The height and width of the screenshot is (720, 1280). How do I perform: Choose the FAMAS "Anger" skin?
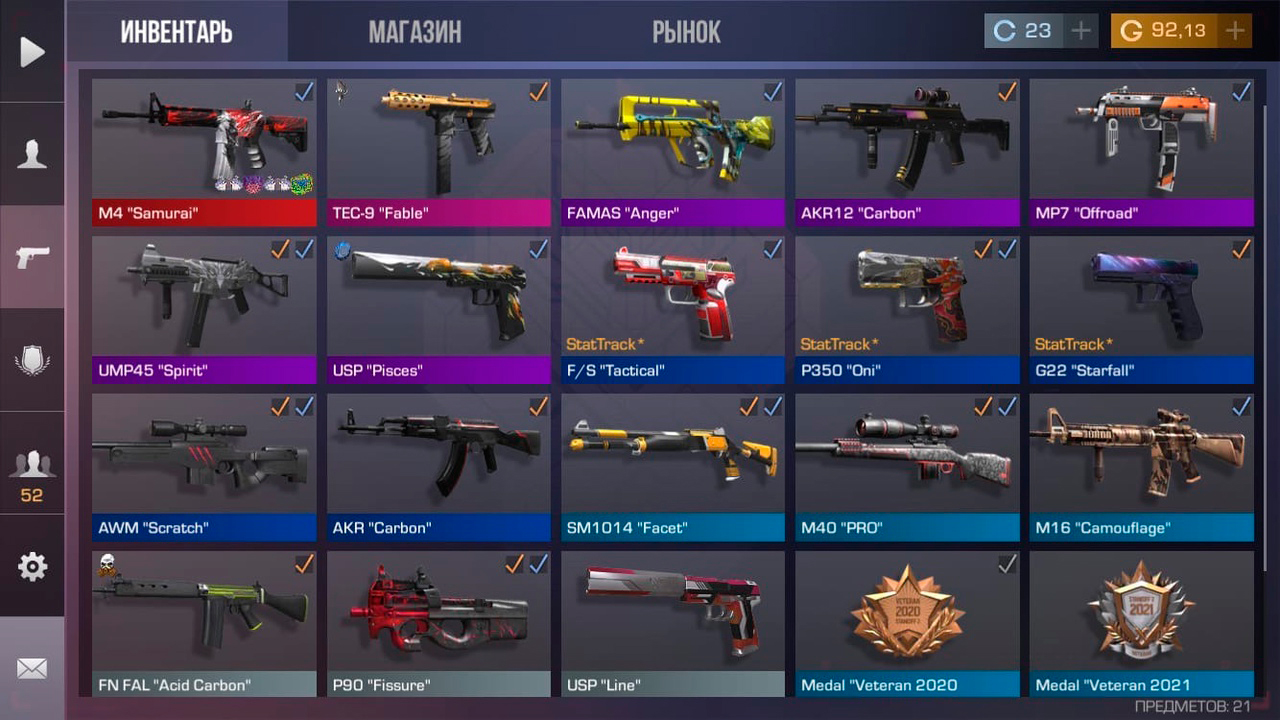tap(673, 152)
